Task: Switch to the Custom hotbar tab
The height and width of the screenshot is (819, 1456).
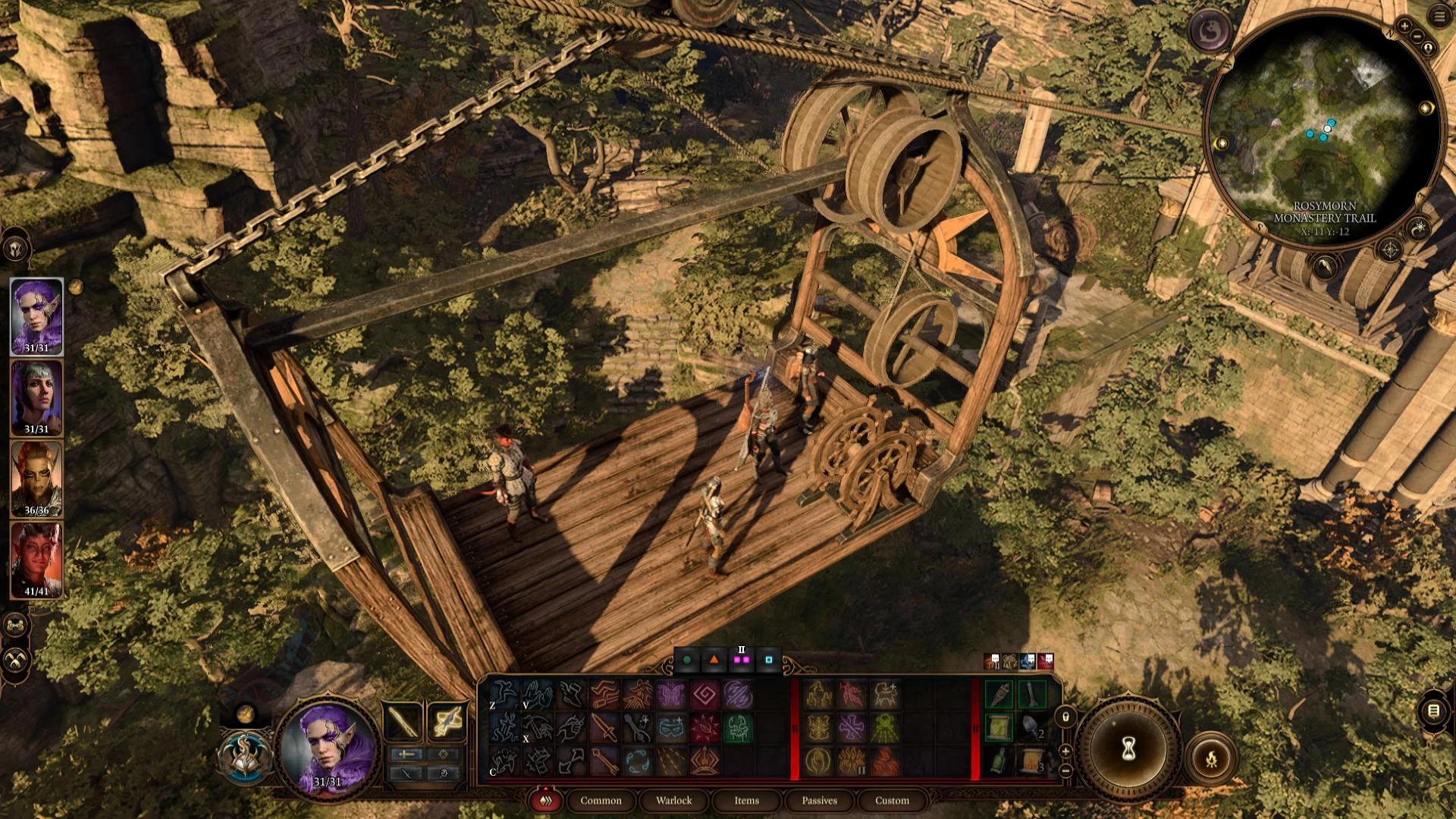Action: pyautogui.click(x=892, y=801)
